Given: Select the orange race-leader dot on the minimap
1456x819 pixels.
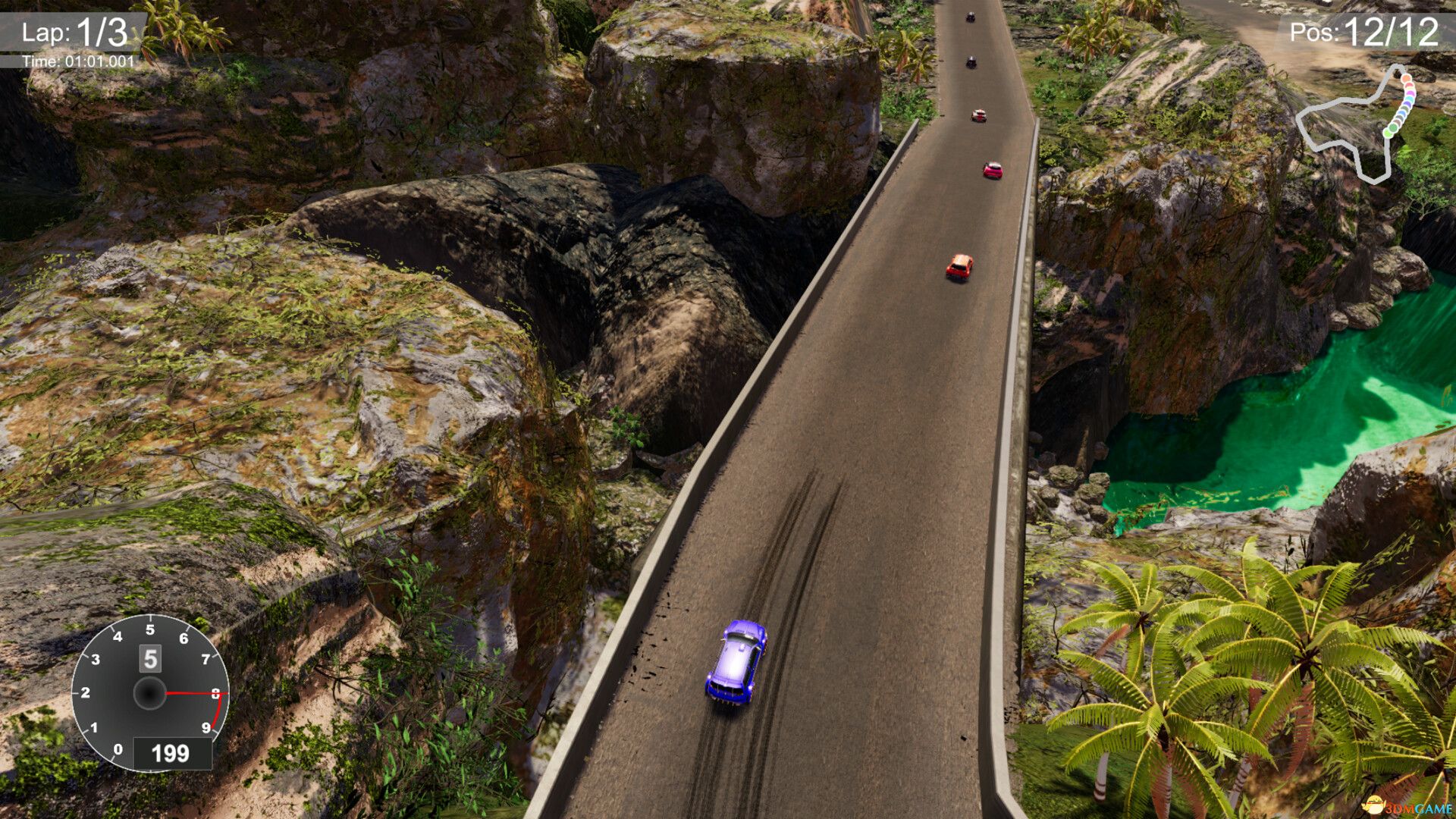Looking at the screenshot, I should [1406, 78].
